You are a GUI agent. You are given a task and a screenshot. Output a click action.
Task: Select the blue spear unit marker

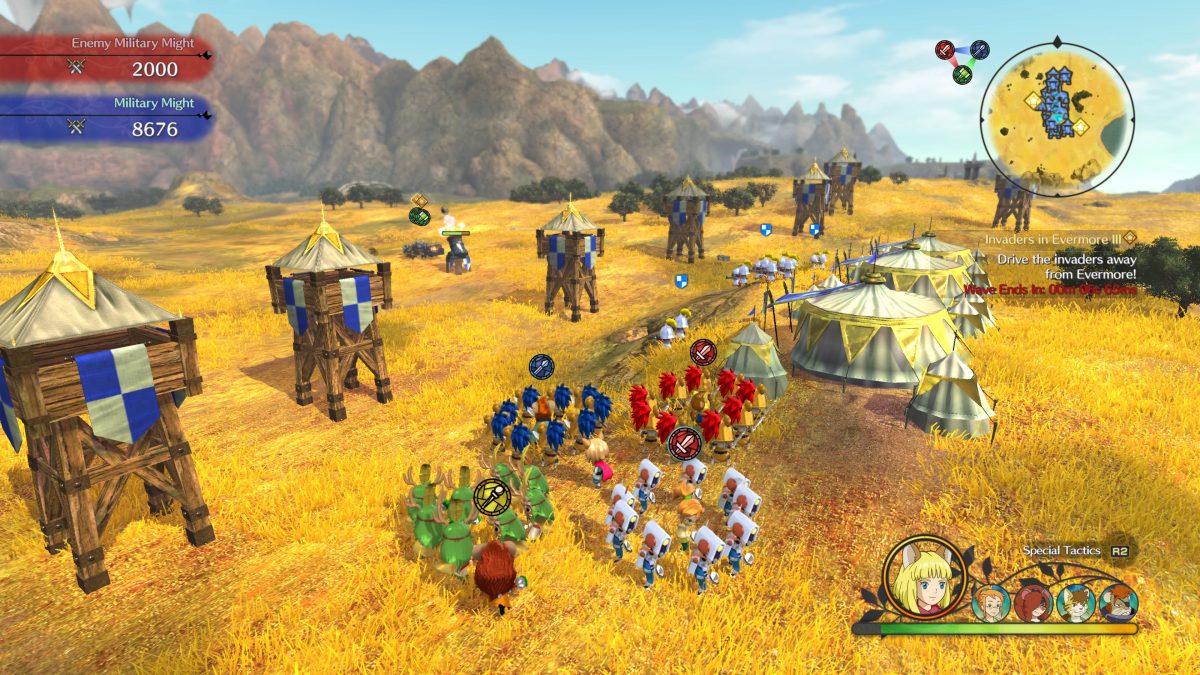pos(541,367)
